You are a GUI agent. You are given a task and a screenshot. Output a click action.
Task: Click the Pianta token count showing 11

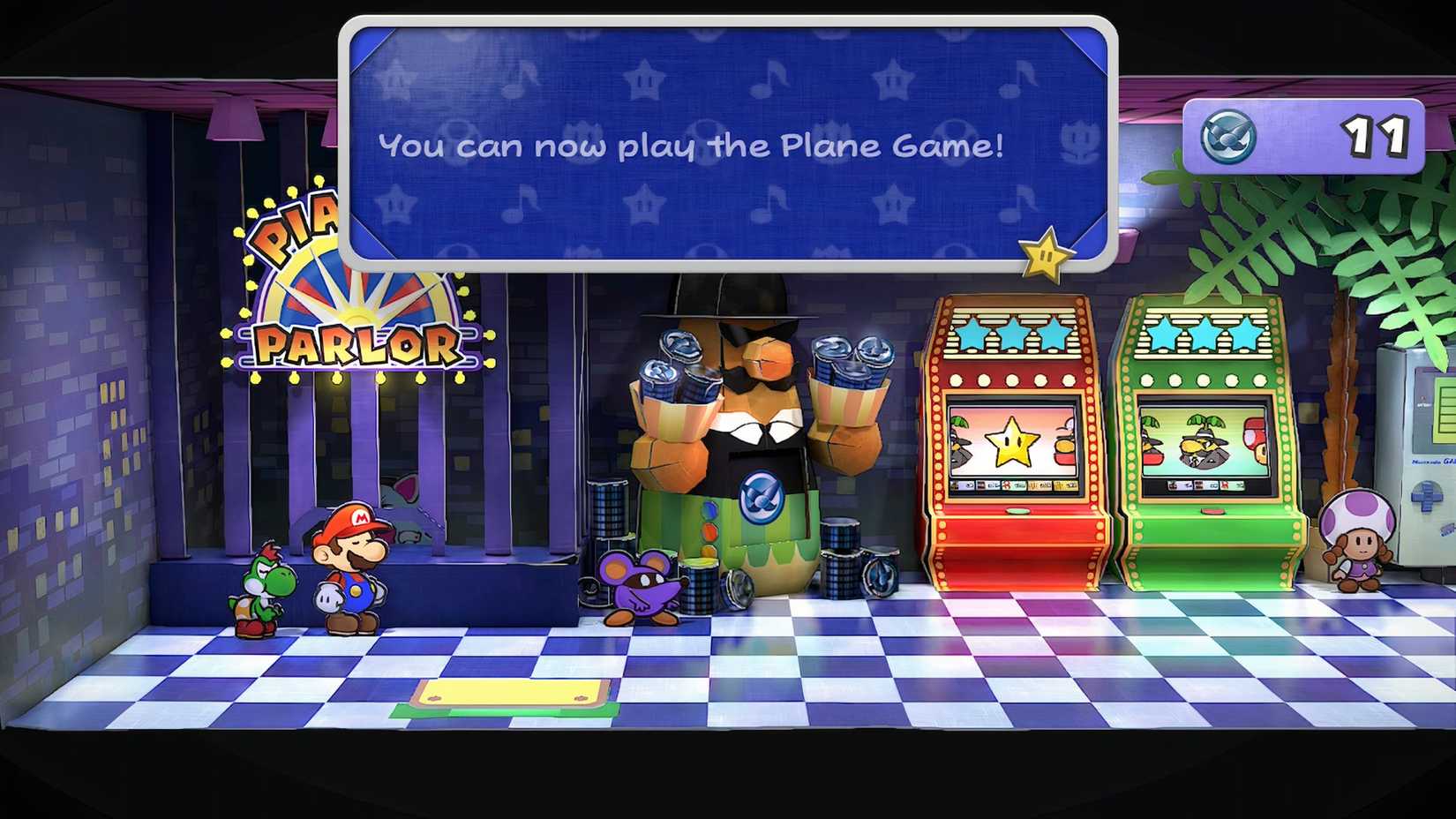coord(1374,134)
